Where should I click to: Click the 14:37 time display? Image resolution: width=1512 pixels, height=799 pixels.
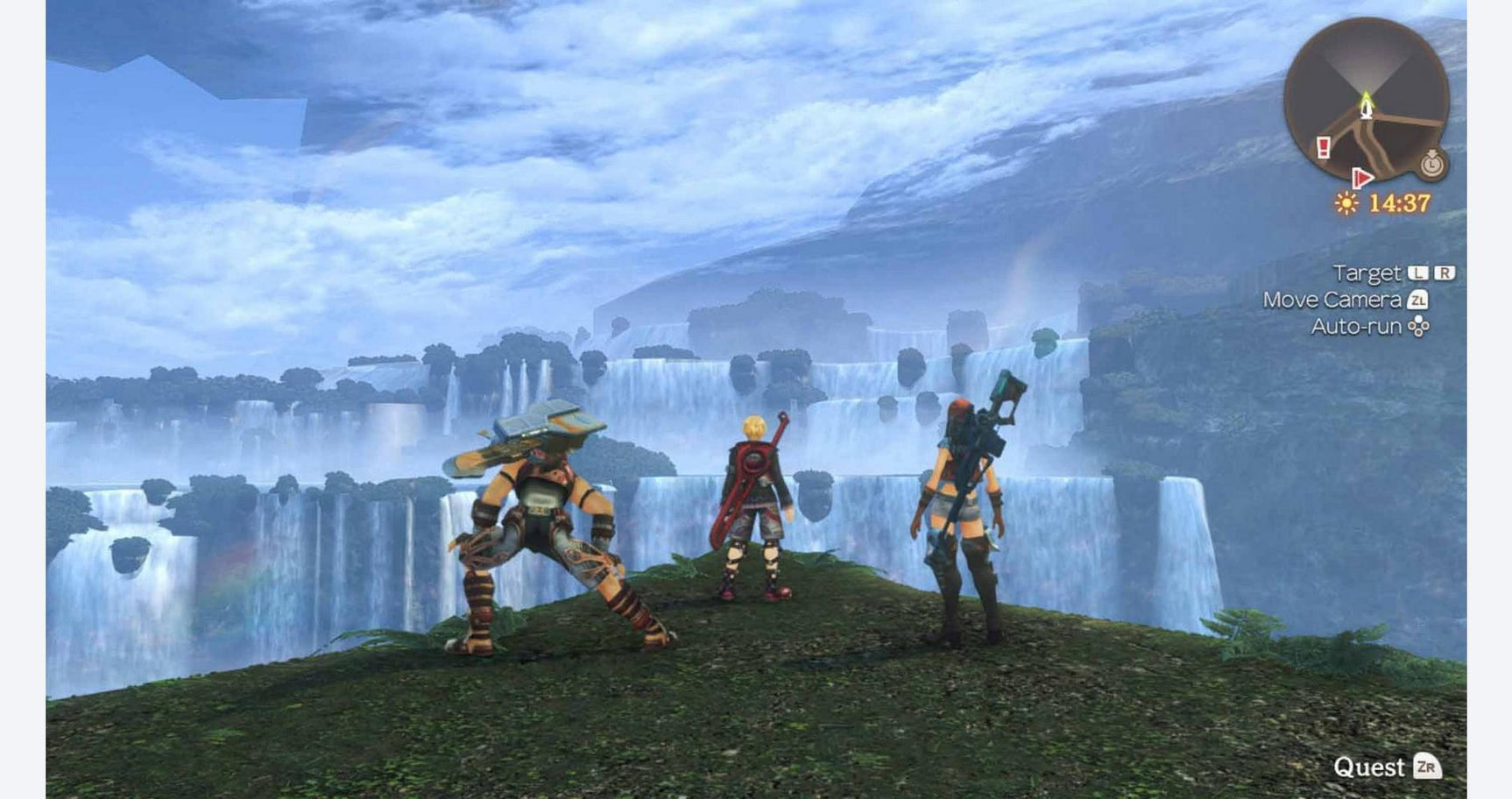point(1398,202)
